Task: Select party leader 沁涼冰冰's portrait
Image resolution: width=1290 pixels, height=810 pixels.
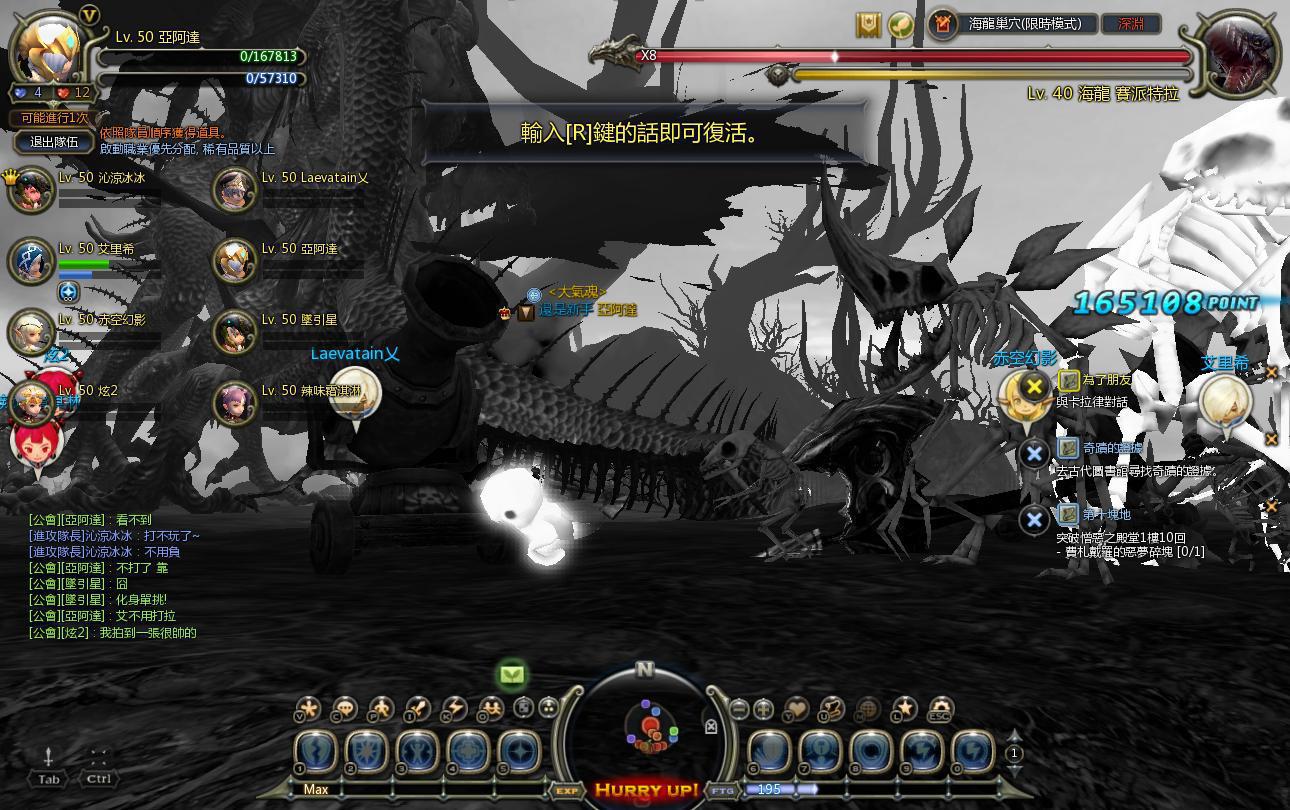Action: click(31, 190)
